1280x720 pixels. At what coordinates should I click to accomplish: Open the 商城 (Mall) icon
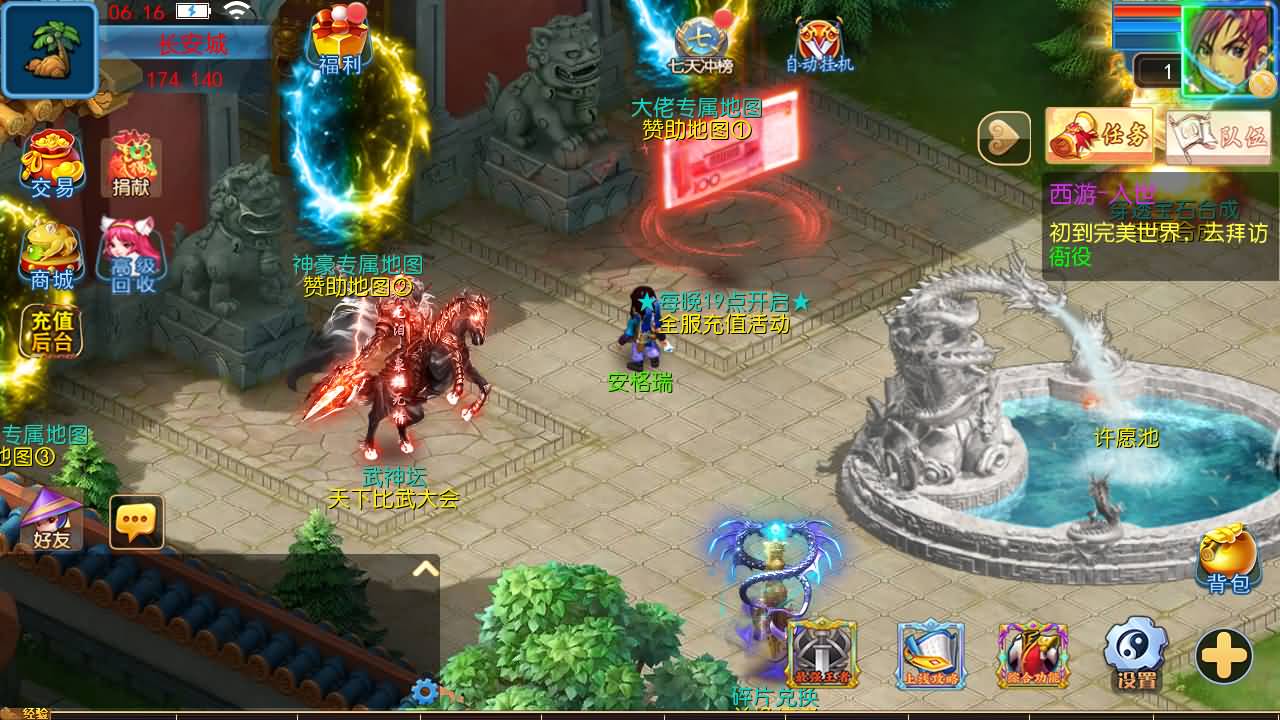click(49, 248)
